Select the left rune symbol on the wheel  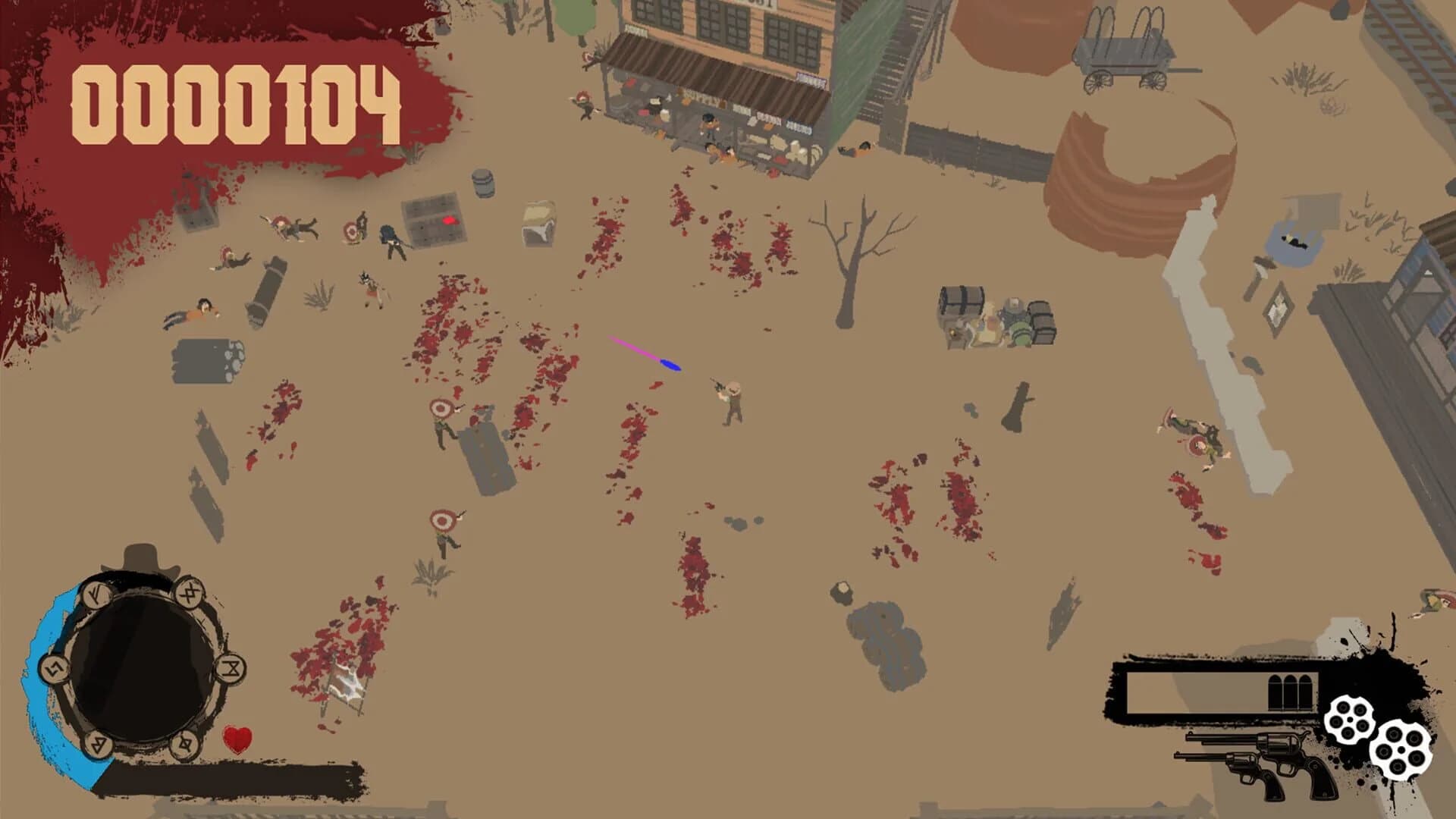(54, 670)
